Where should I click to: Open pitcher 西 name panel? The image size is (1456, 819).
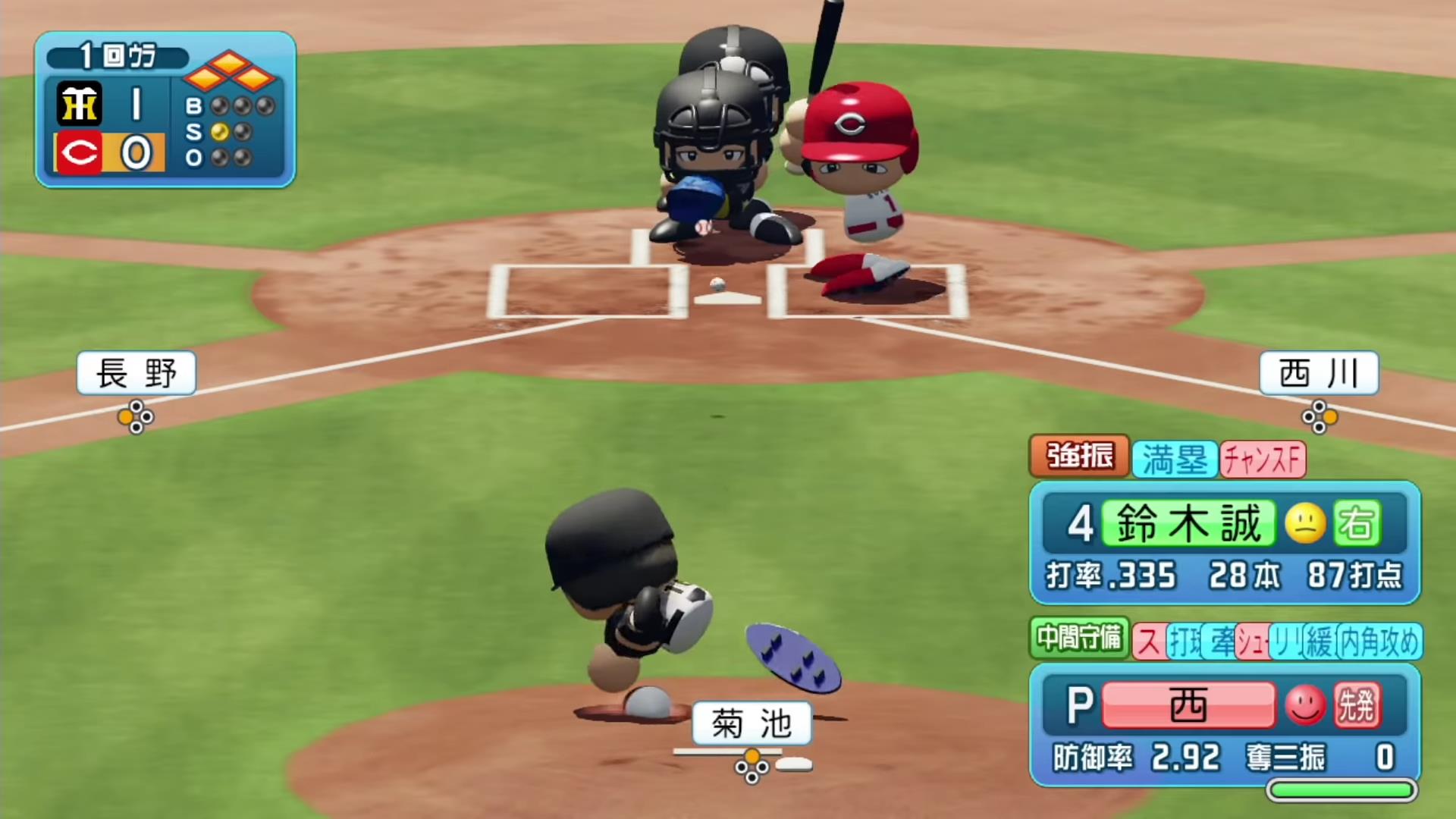(x=1188, y=705)
